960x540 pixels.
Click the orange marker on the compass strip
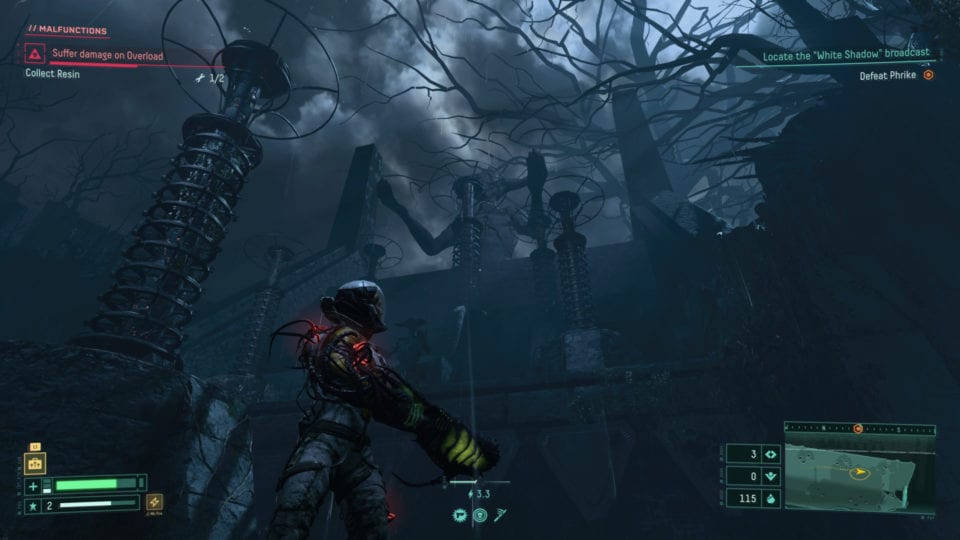pyautogui.click(x=858, y=428)
